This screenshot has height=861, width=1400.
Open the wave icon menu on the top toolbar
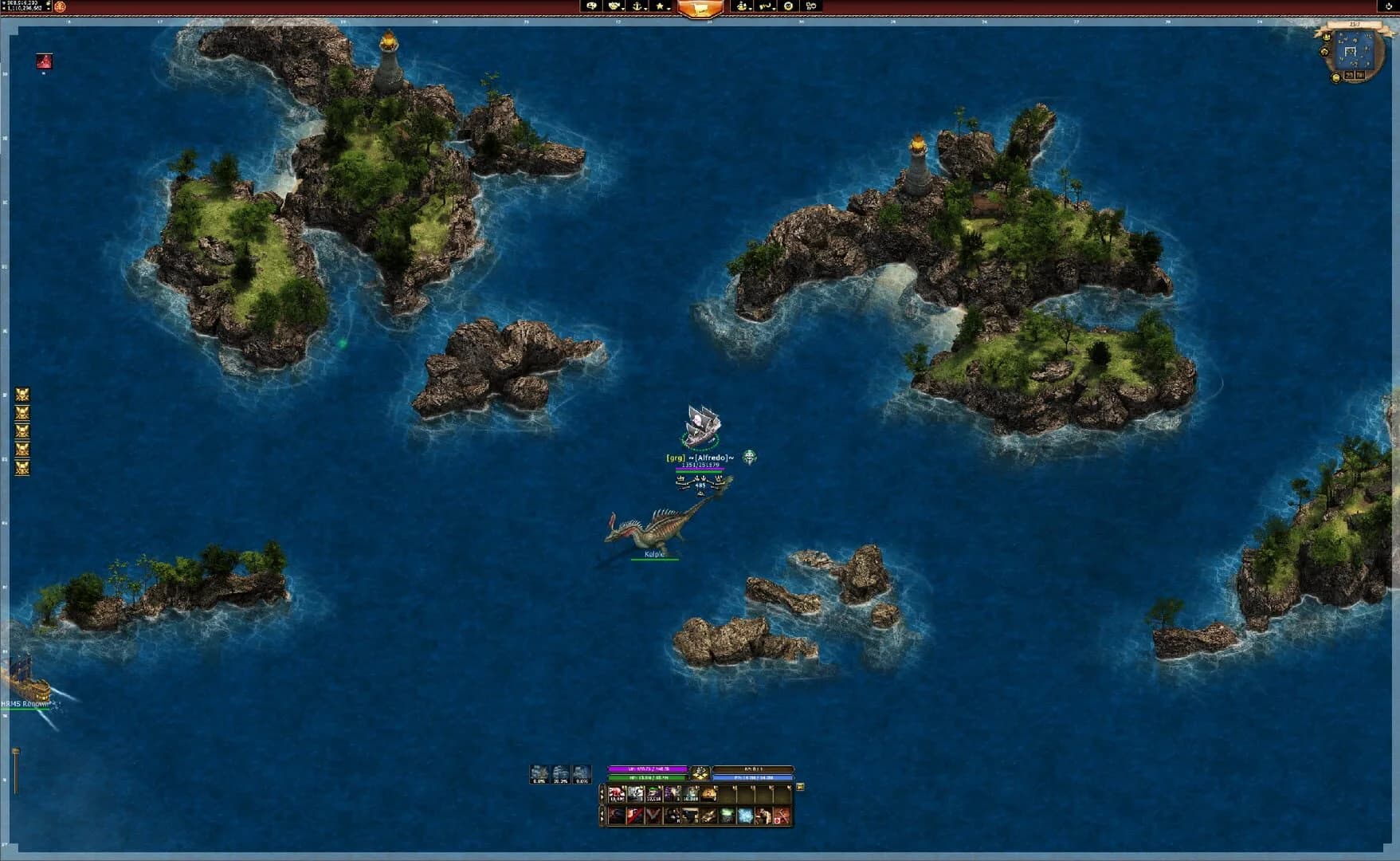click(766, 7)
